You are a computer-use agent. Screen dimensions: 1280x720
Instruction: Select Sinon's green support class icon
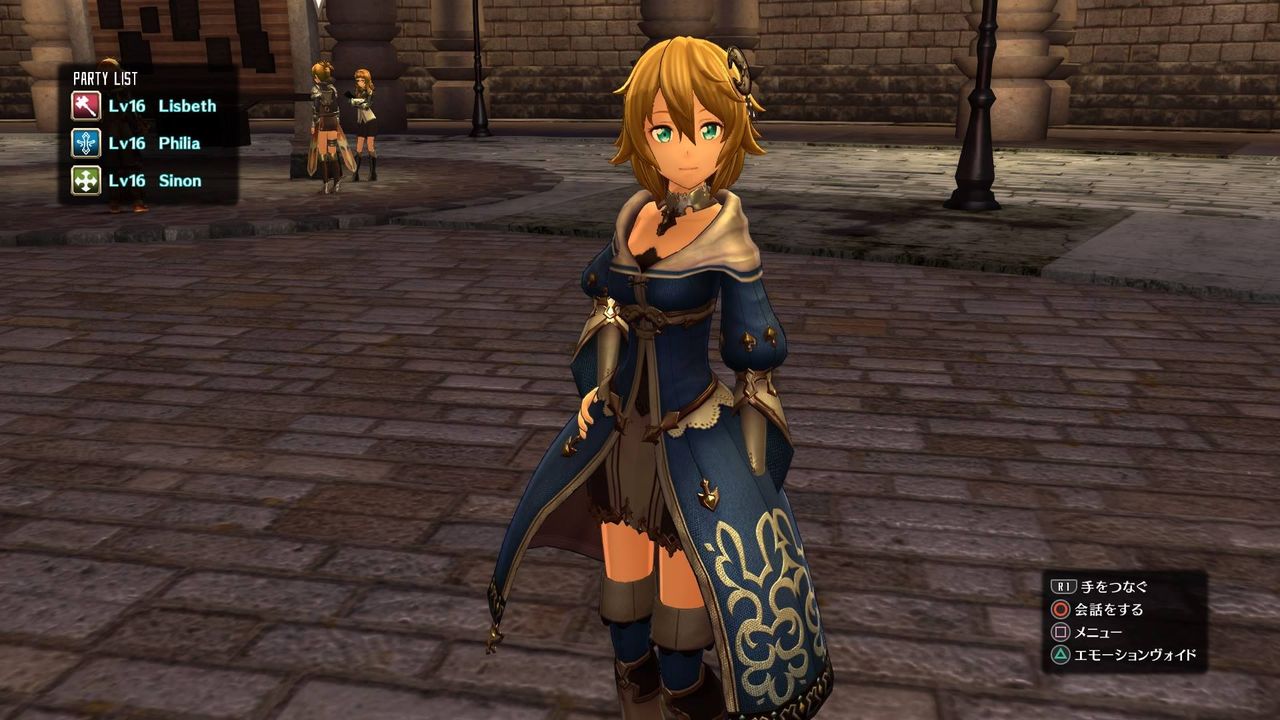(x=85, y=181)
